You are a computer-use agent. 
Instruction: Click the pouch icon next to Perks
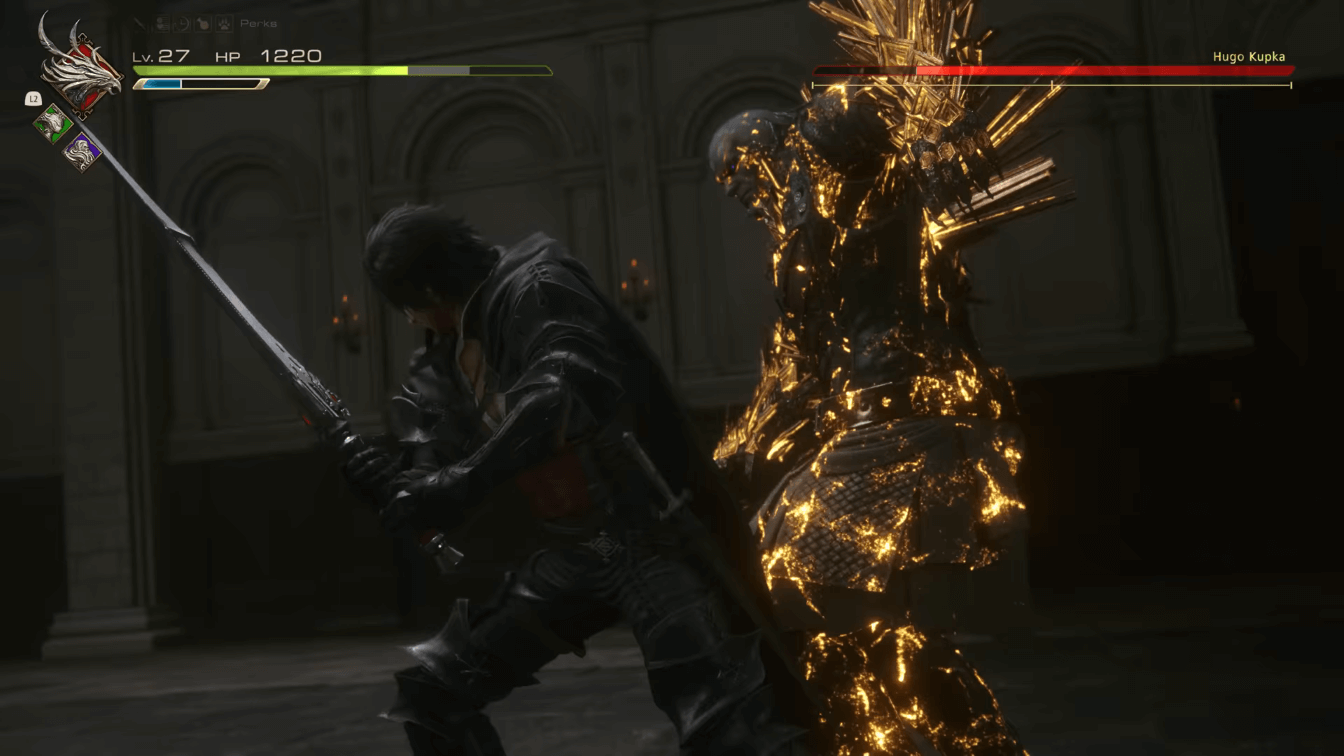point(202,24)
